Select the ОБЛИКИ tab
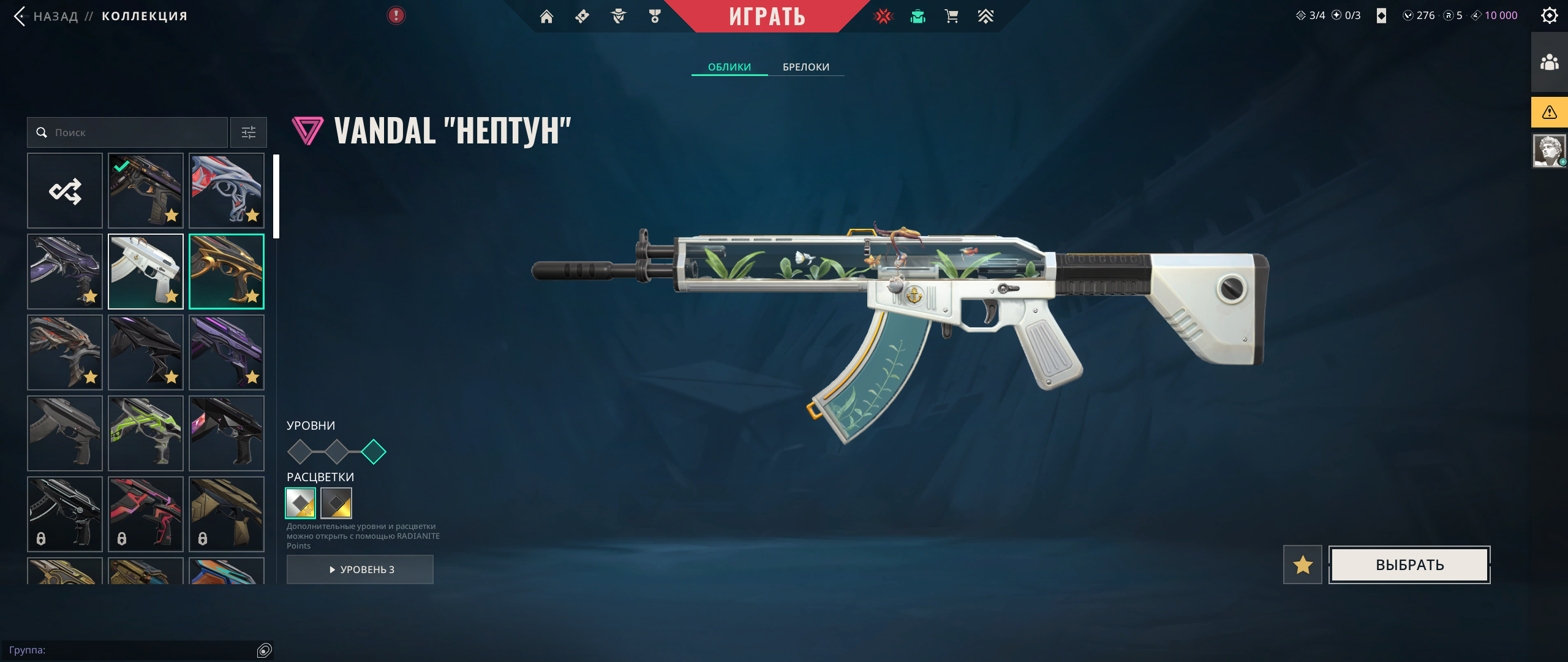This screenshot has height=662, width=1568. click(x=729, y=67)
